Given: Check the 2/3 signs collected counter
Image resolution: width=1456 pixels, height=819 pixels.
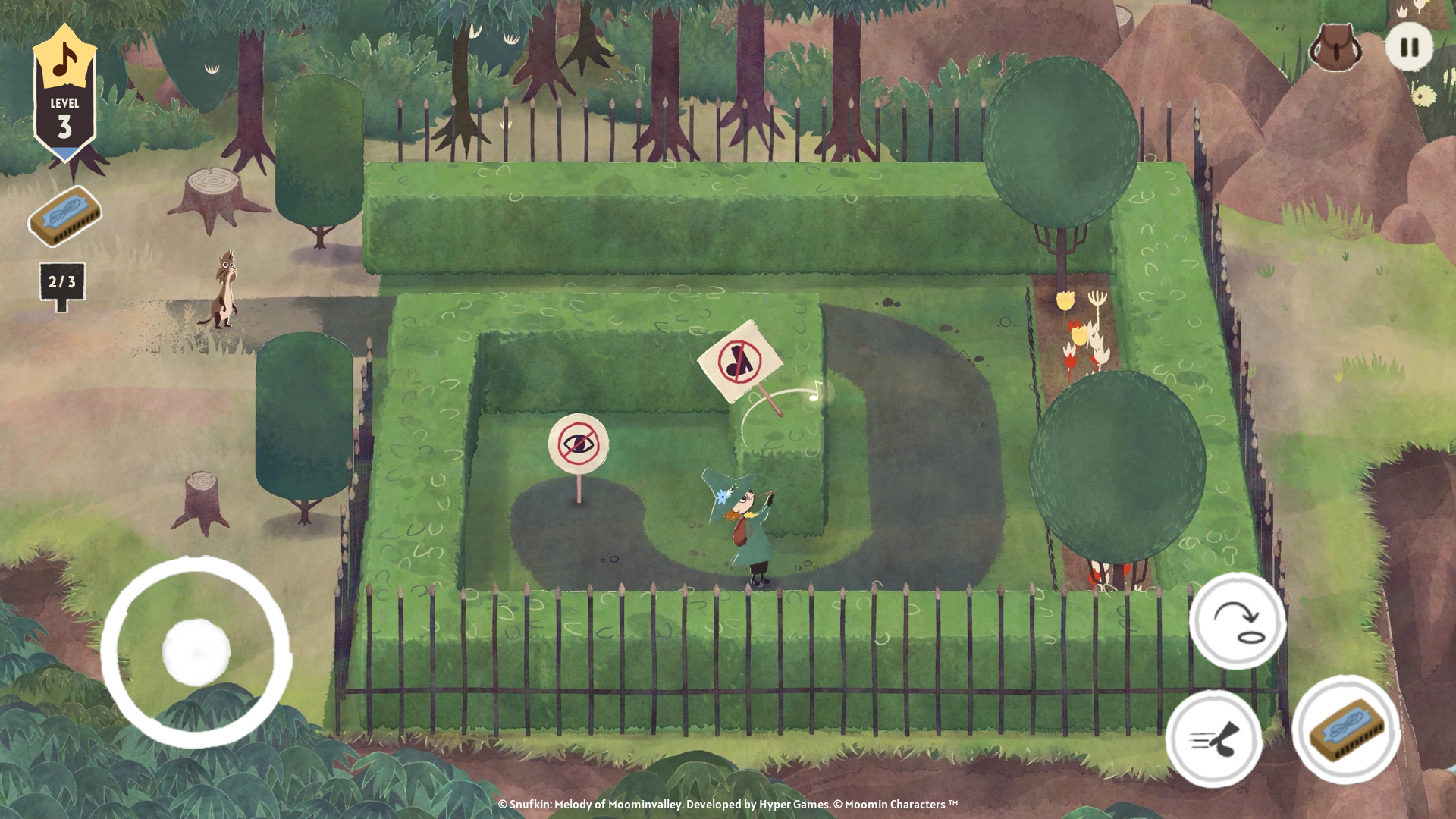Looking at the screenshot, I should pos(64,281).
